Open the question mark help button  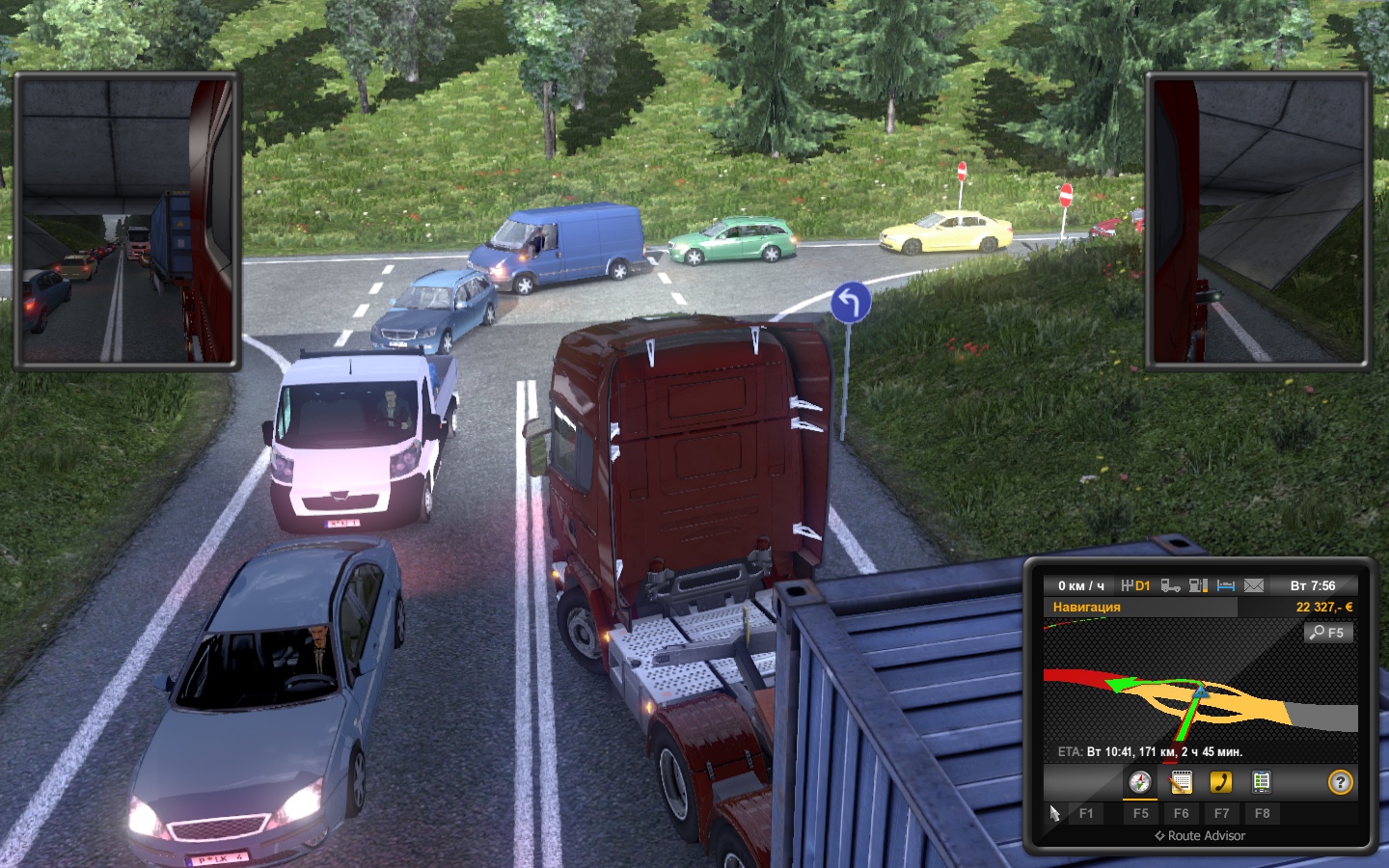(x=1340, y=782)
